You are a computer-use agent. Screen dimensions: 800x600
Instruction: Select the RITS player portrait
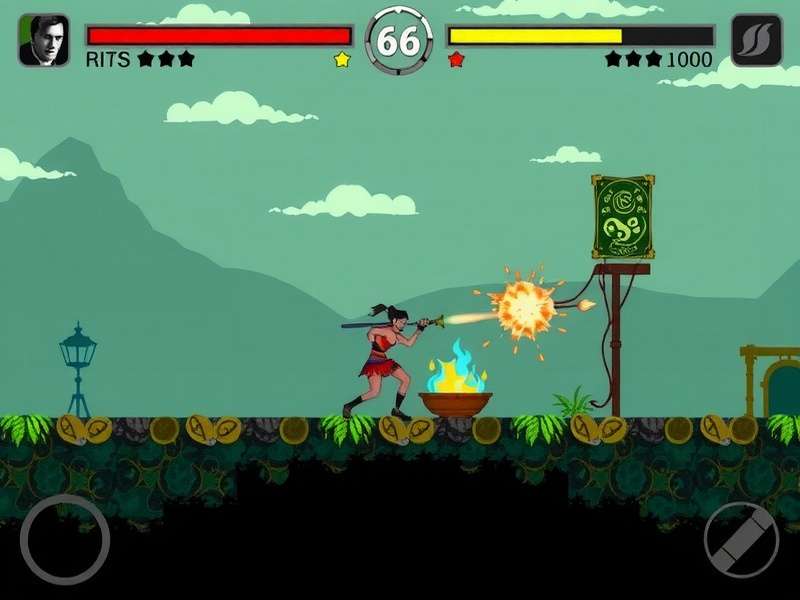pyautogui.click(x=44, y=40)
